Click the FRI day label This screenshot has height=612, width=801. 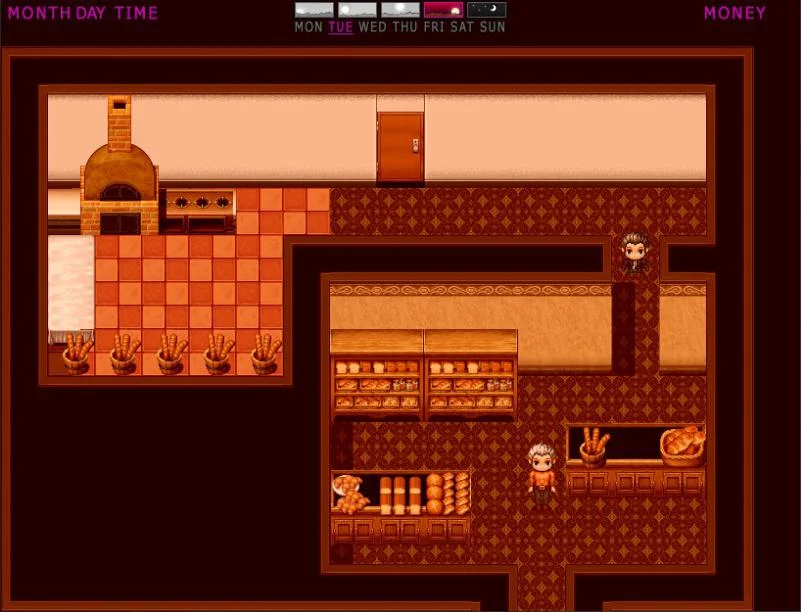pos(434,27)
